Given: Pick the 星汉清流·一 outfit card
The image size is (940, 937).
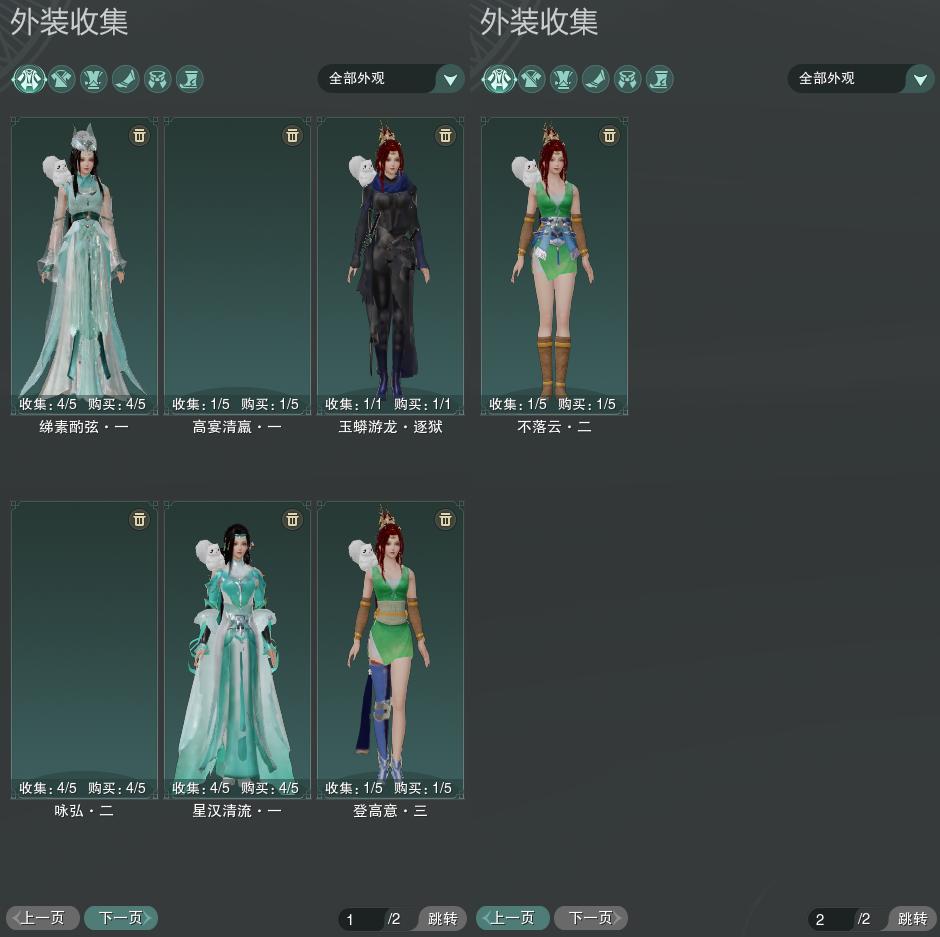Looking at the screenshot, I should [237, 645].
